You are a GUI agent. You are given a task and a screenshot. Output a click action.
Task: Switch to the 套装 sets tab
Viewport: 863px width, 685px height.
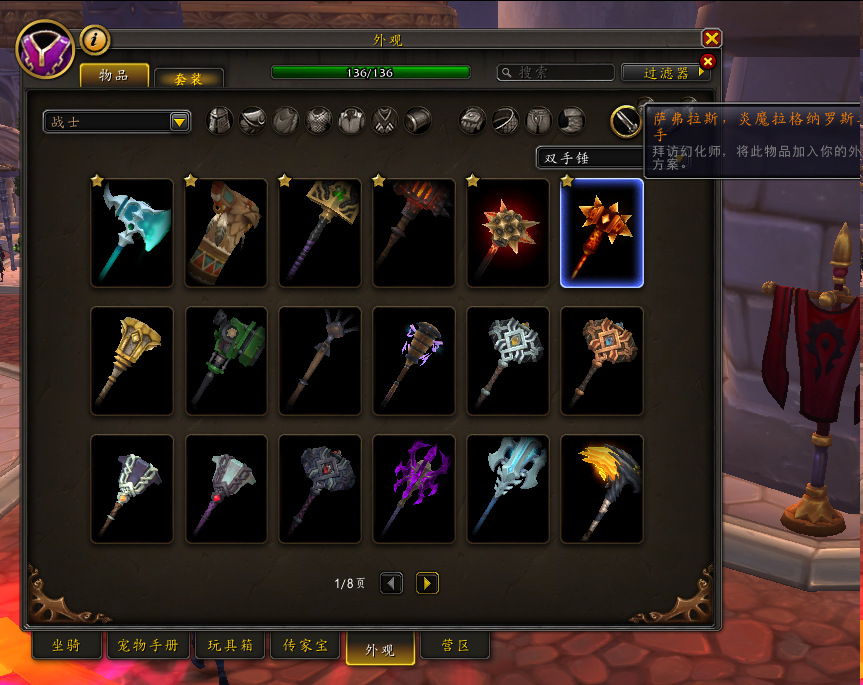(188, 78)
